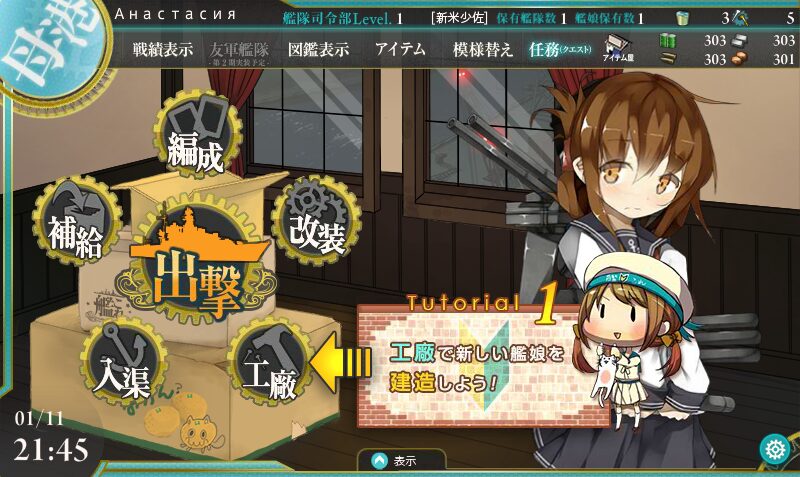Show the 戦績表示 battle record

point(162,50)
